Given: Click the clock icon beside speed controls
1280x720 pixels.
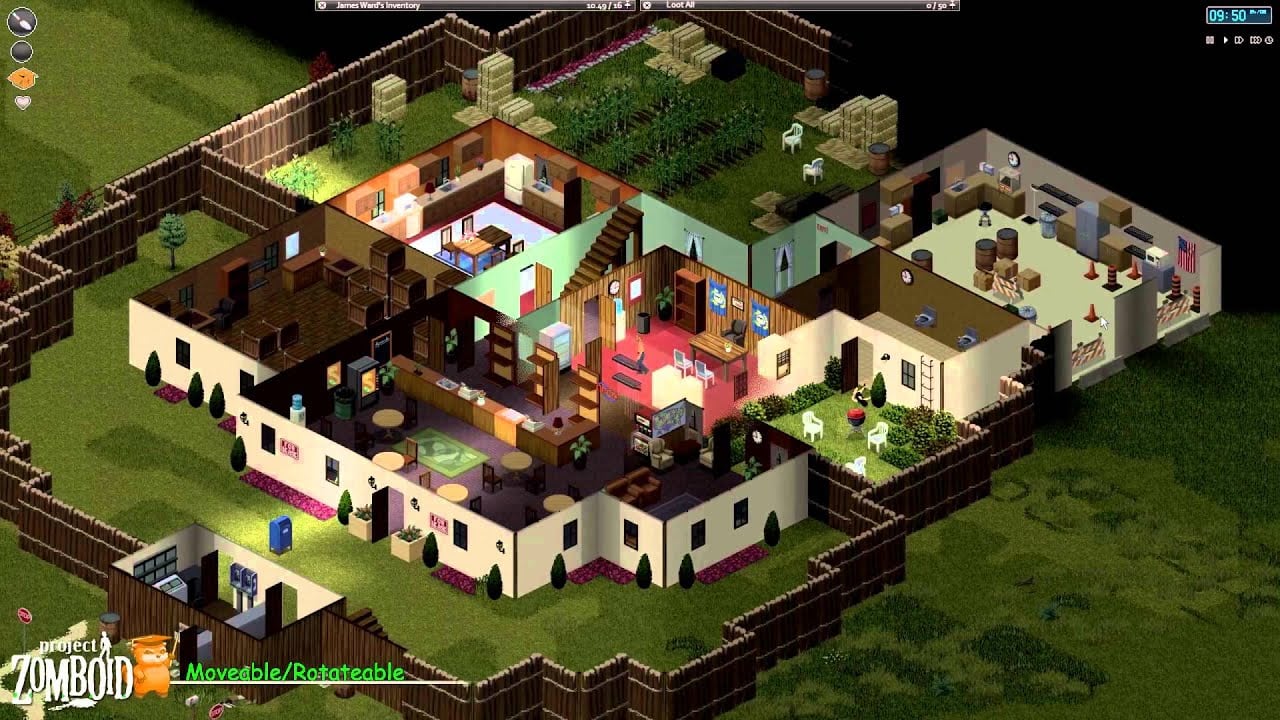Looking at the screenshot, I should click(1269, 40).
